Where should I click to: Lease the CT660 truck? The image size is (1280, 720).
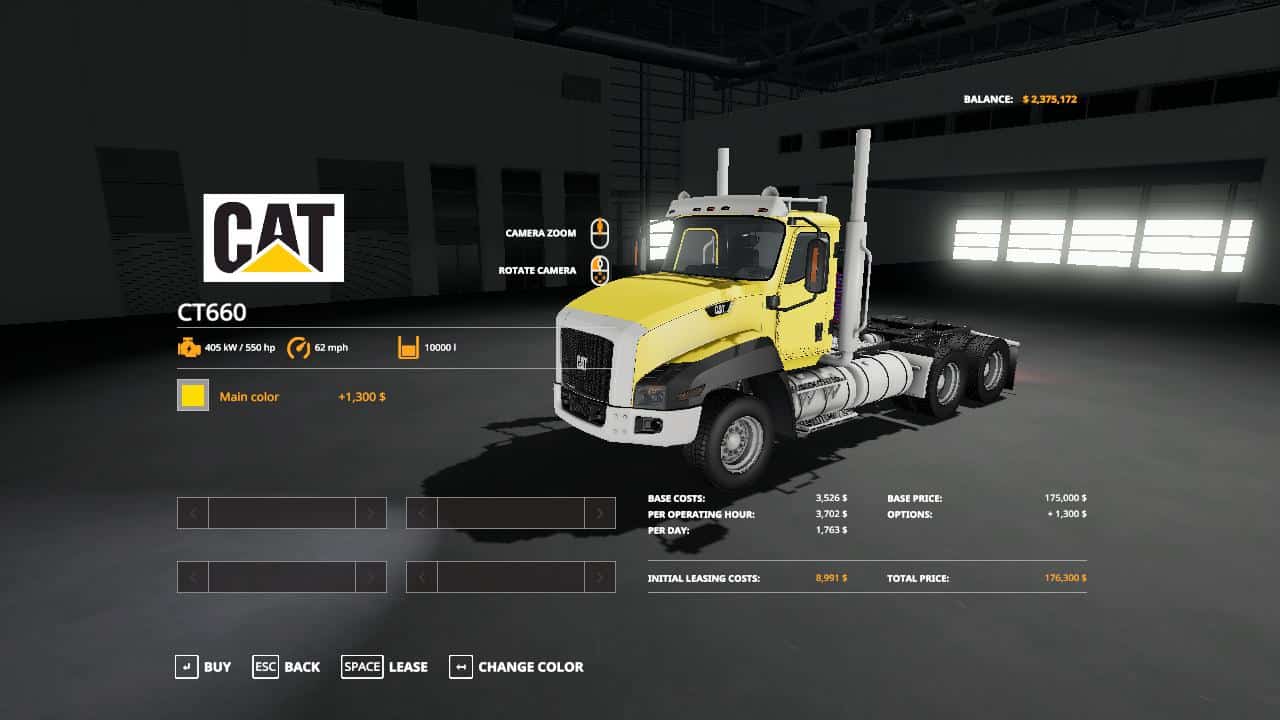point(385,667)
